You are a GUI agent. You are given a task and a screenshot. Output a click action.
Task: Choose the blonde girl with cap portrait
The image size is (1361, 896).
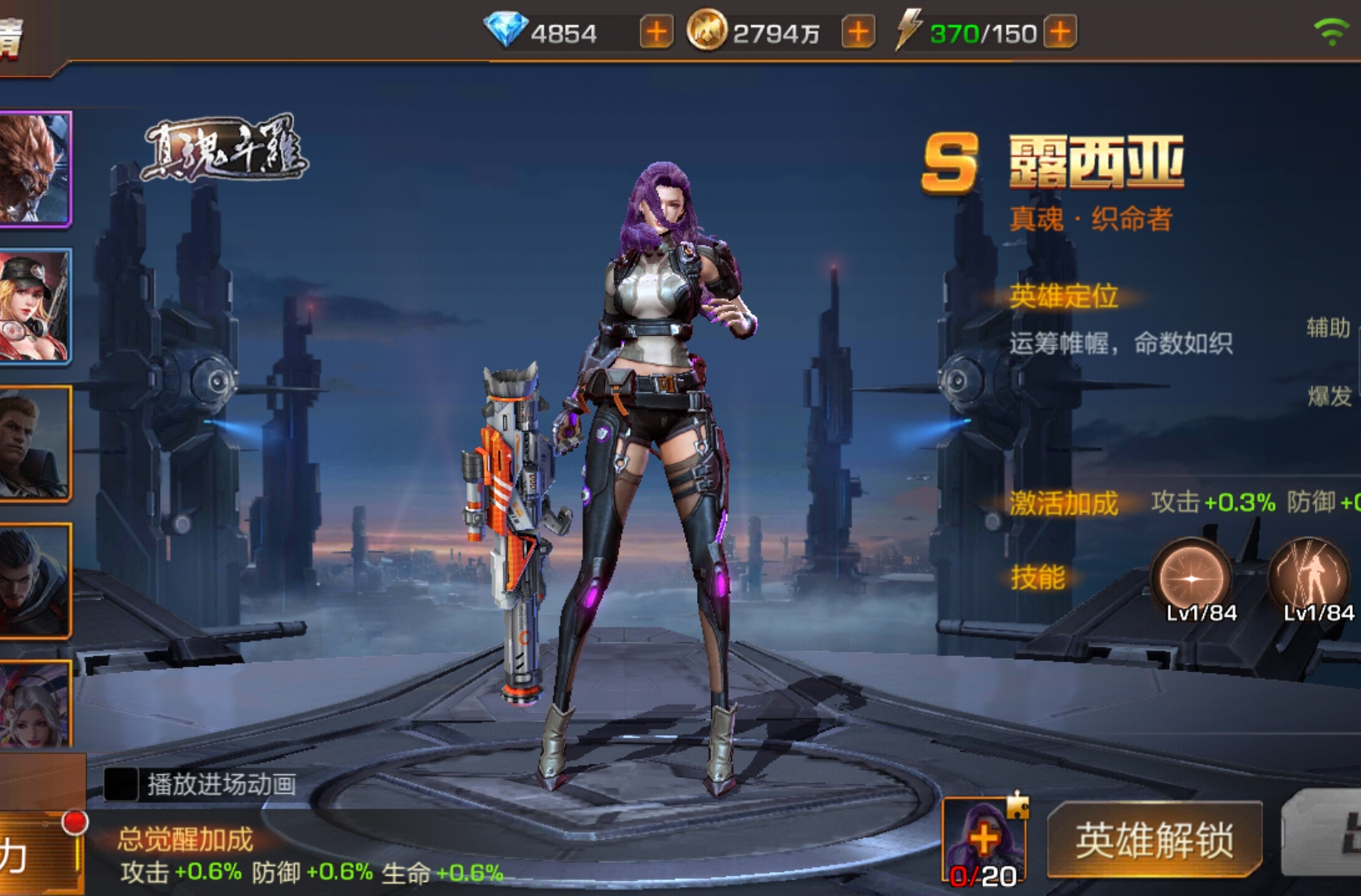[x=34, y=306]
